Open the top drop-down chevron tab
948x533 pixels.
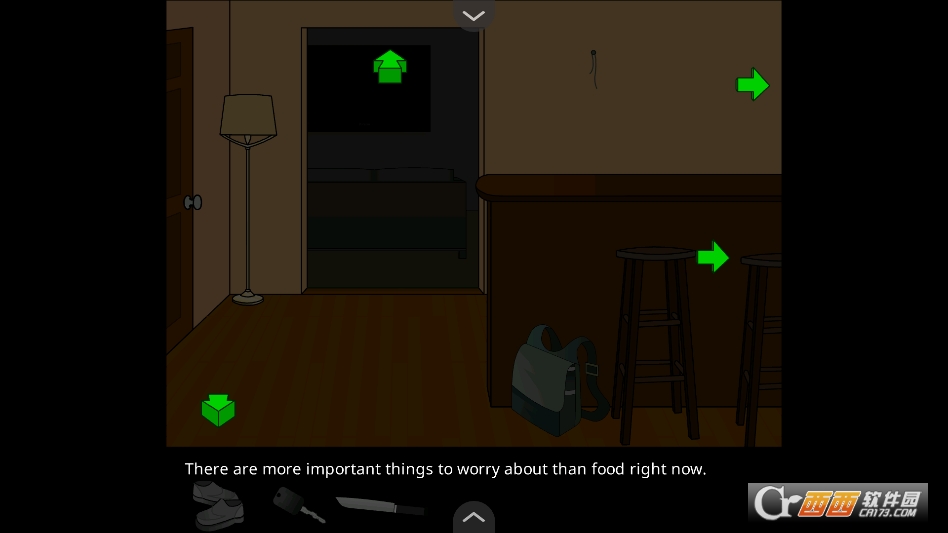[473, 15]
